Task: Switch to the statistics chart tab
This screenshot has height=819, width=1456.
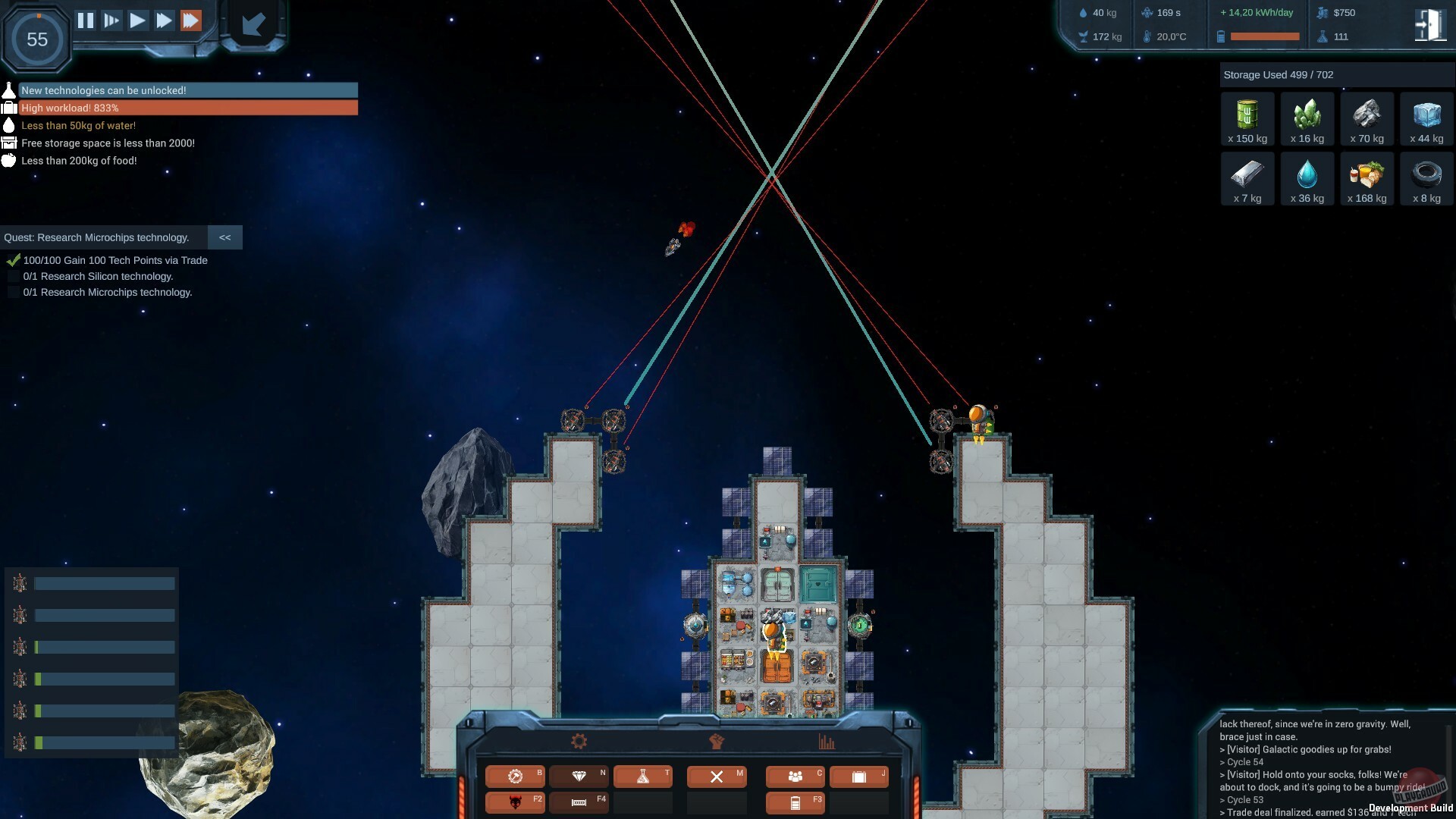Action: tap(828, 743)
